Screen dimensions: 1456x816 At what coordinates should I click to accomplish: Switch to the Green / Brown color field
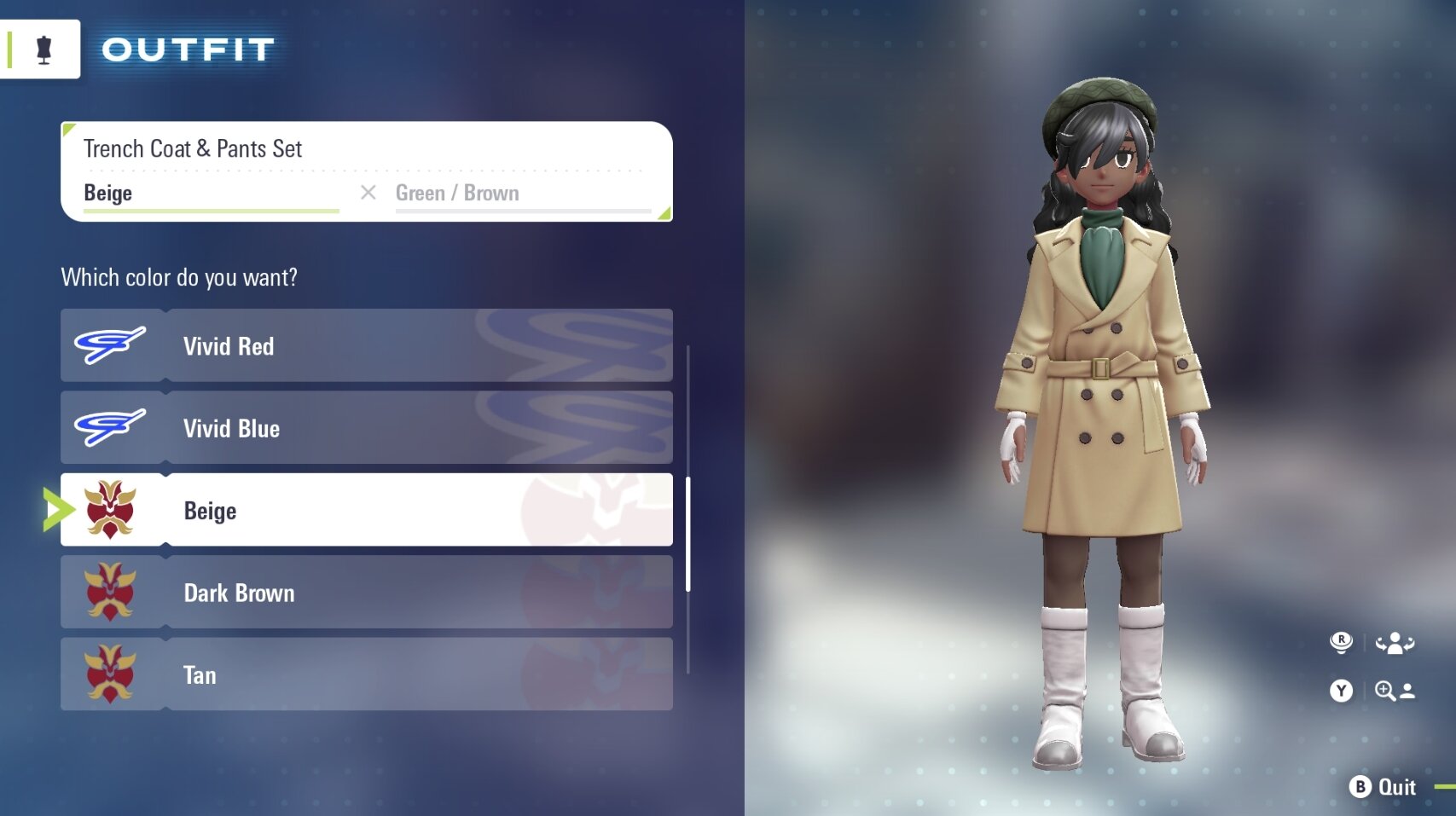(522, 194)
